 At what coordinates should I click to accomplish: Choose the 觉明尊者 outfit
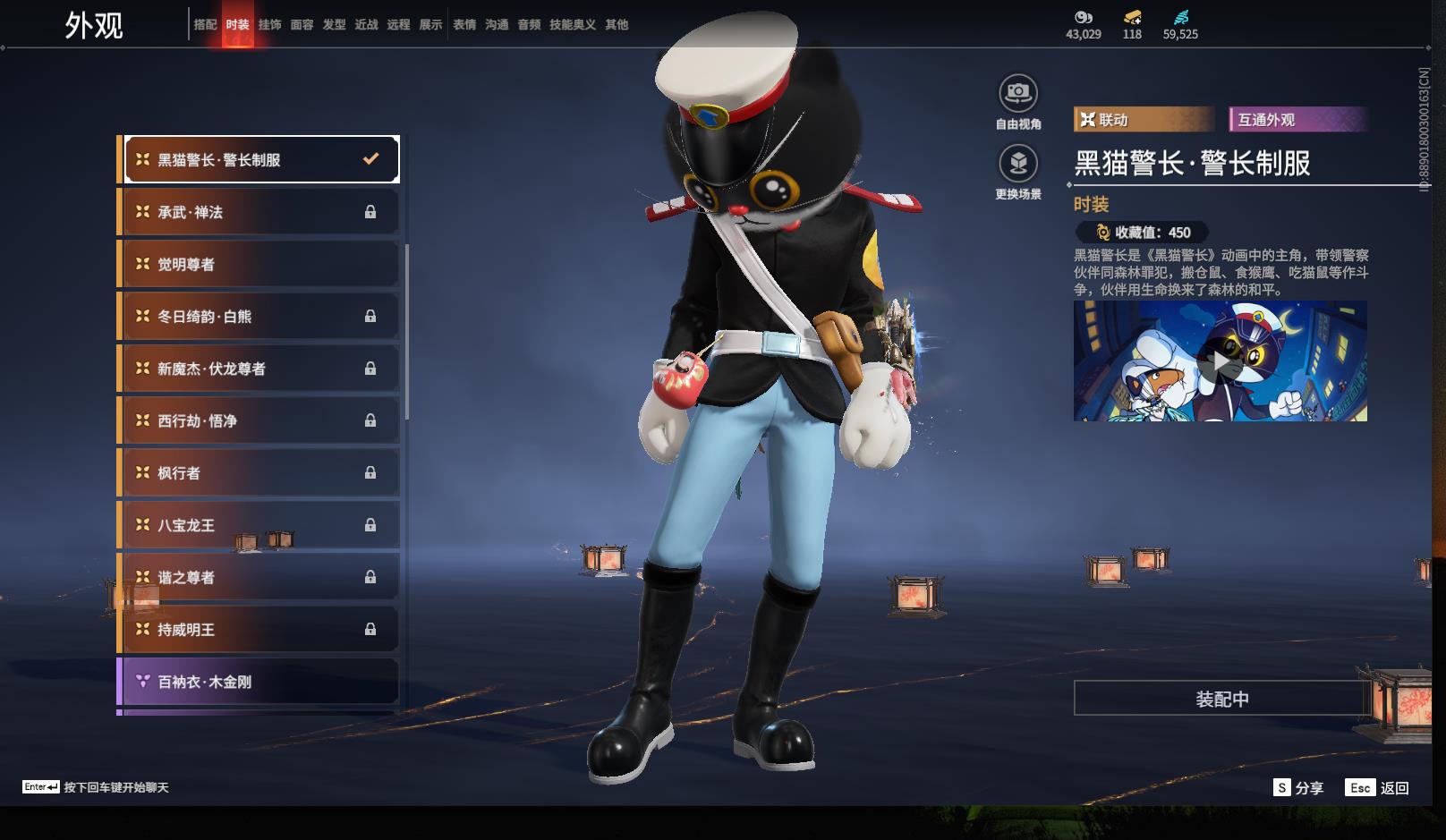point(259,264)
